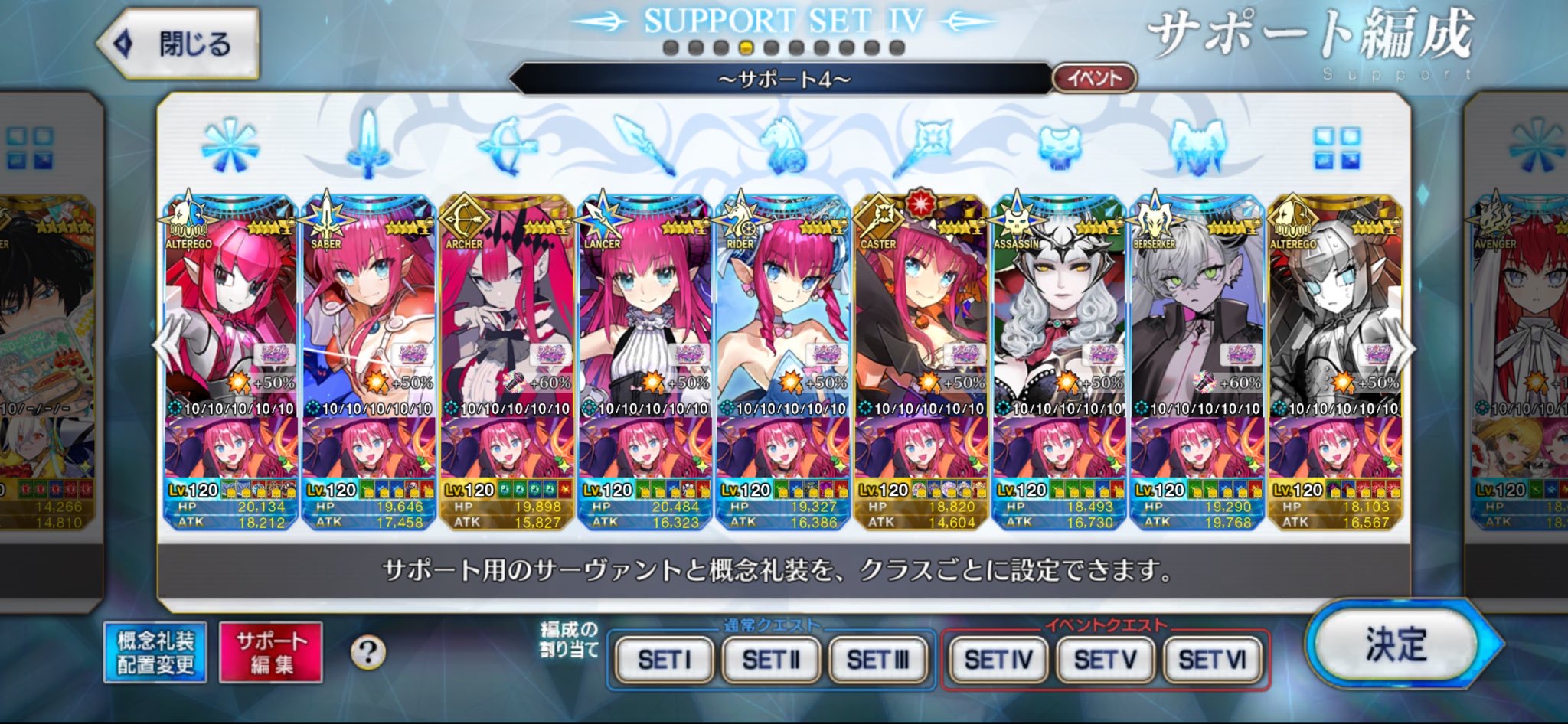Assign SET I to normal quests
Viewport: 1568px width, 724px height.
(664, 659)
